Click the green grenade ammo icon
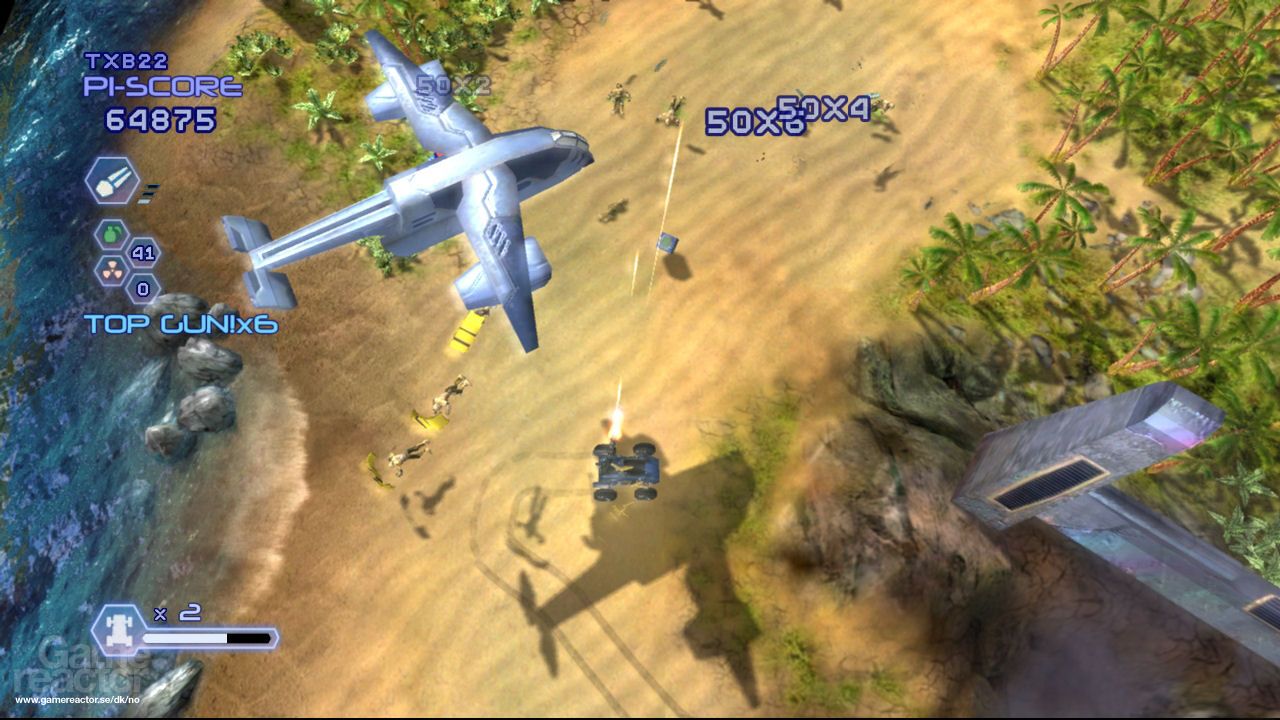The width and height of the screenshot is (1280, 720). pyautogui.click(x=114, y=234)
